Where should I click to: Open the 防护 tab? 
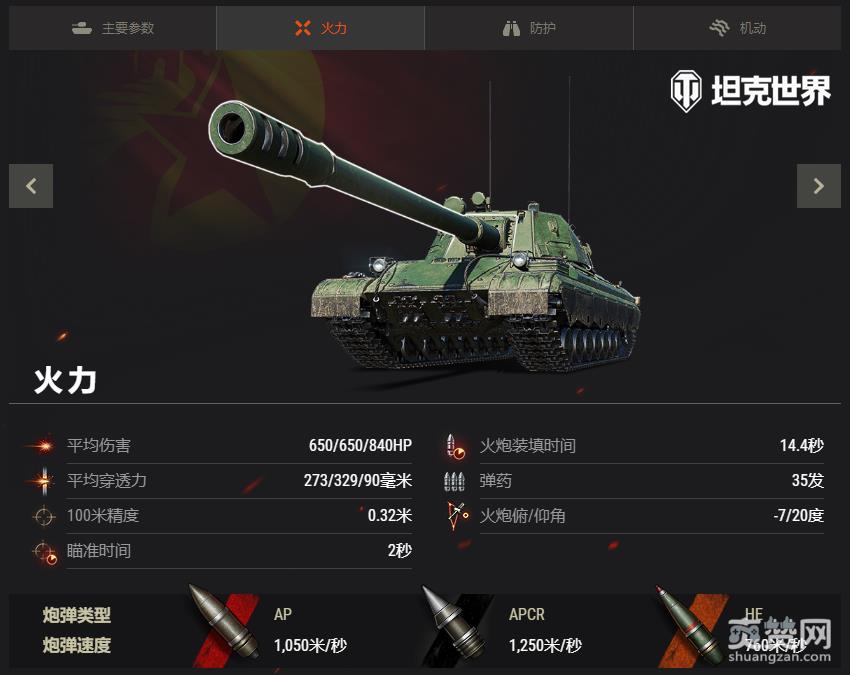pos(529,28)
